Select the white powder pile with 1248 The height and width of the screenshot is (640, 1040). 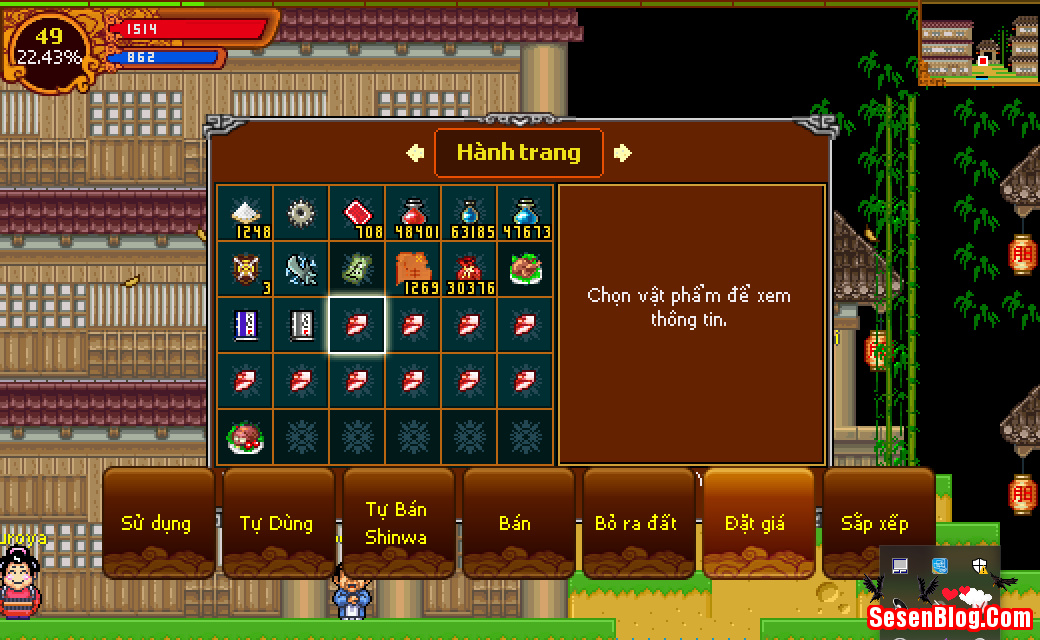245,214
